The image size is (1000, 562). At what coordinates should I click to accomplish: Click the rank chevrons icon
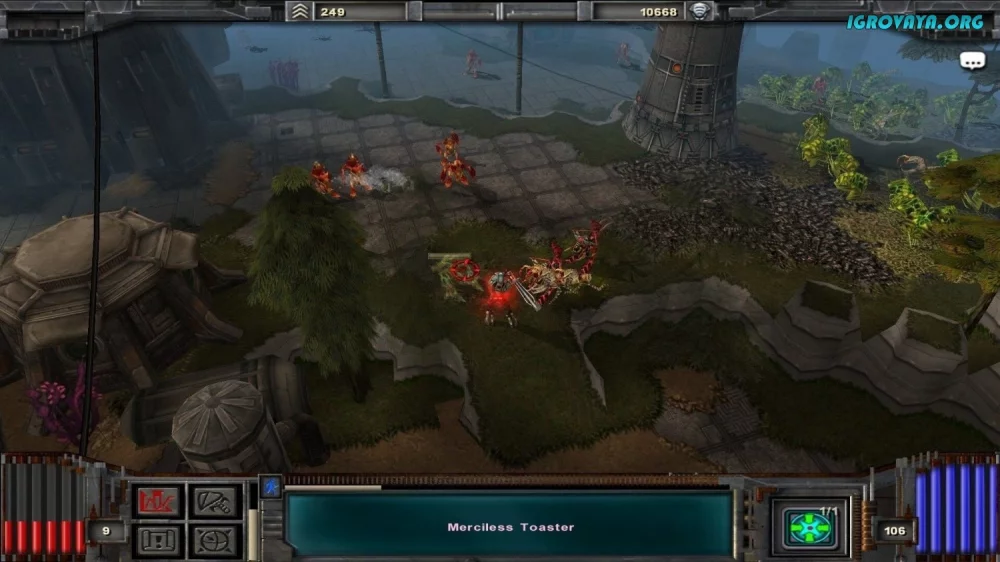[298, 12]
